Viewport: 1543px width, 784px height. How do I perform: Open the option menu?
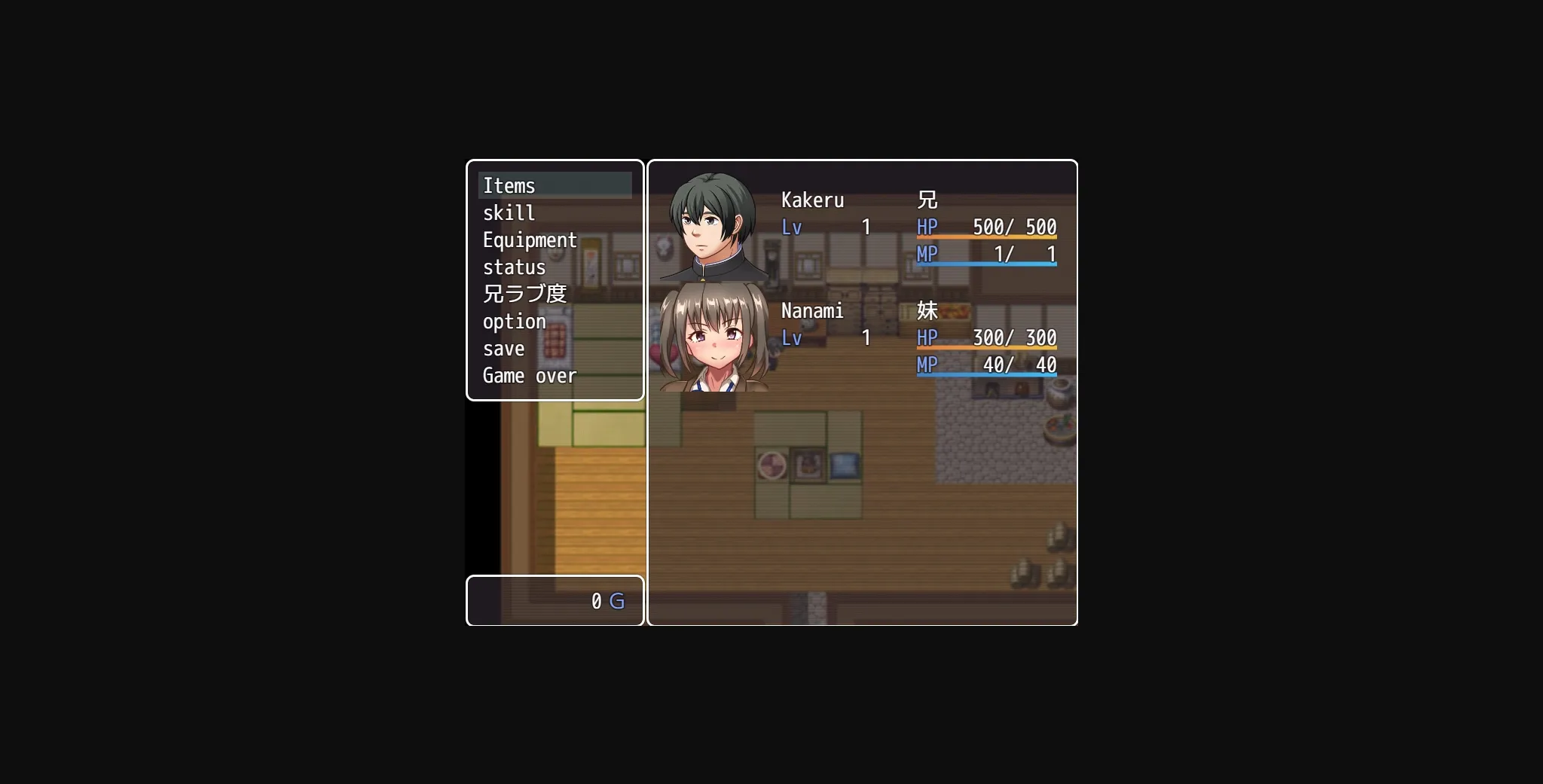click(x=515, y=321)
